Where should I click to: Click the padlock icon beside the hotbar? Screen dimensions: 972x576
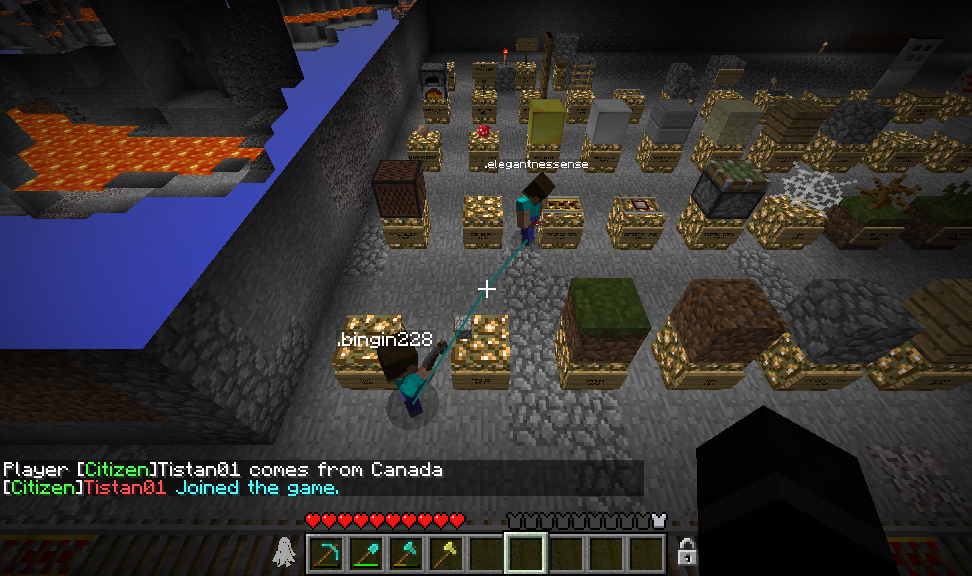(x=686, y=551)
